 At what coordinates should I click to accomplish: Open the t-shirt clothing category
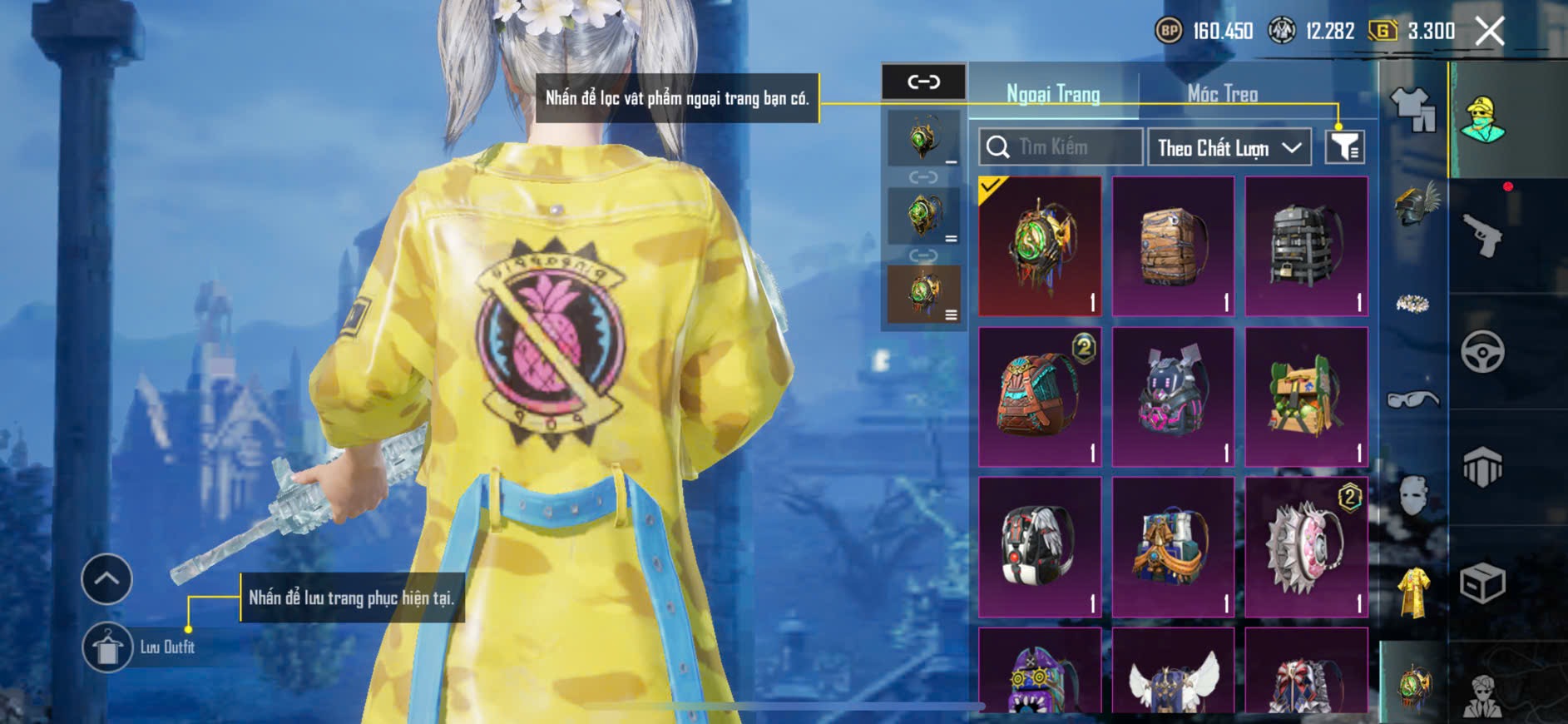click(x=1413, y=110)
